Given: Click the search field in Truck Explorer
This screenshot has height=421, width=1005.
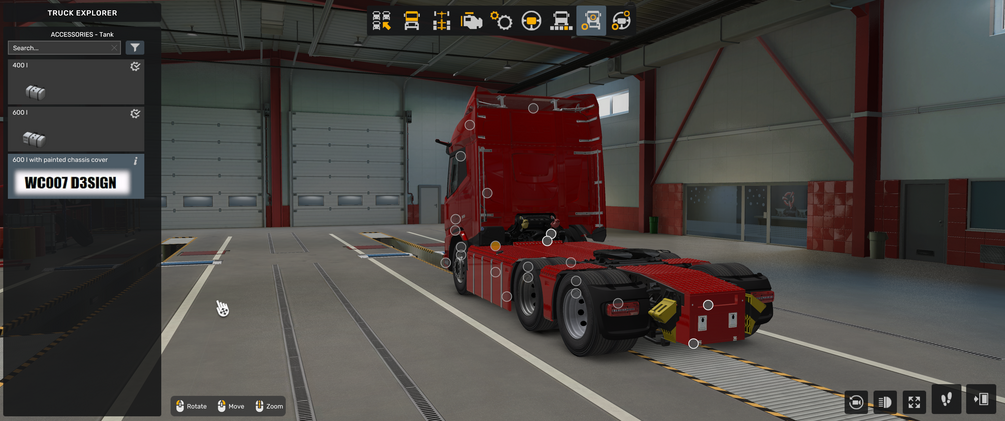Looking at the screenshot, I should 62,48.
